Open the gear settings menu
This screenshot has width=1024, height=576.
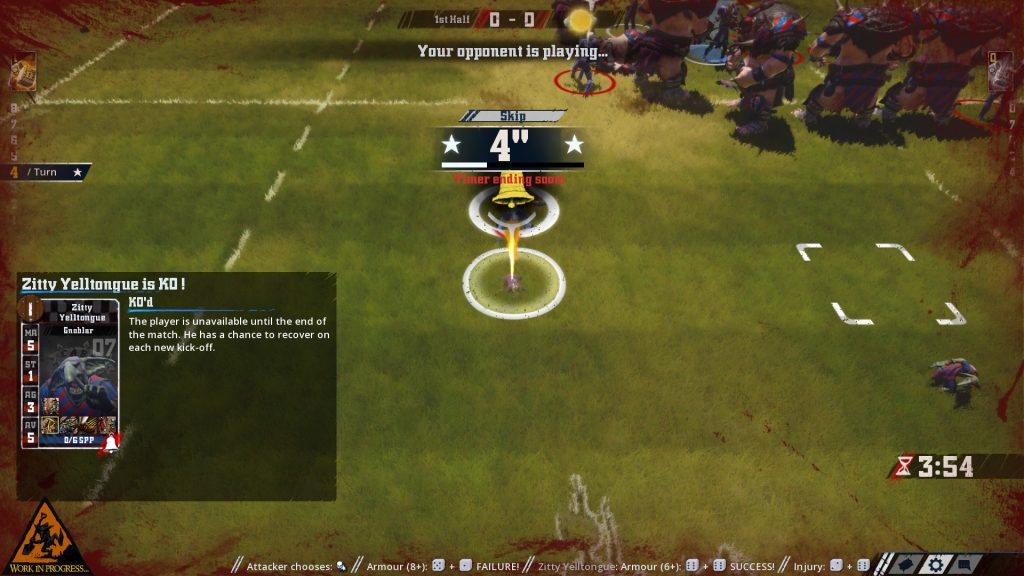click(x=938, y=564)
